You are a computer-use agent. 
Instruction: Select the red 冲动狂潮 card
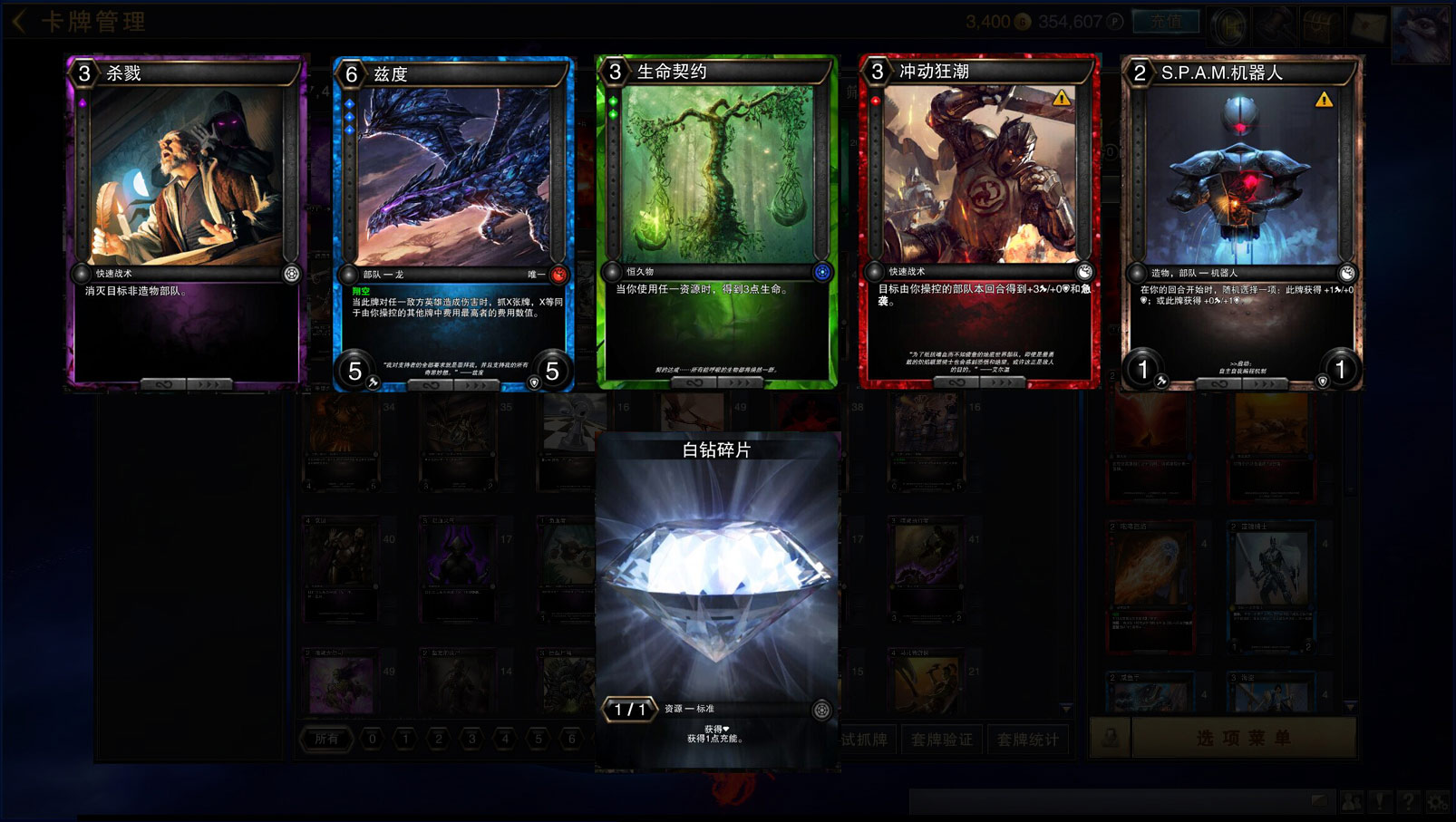pyautogui.click(x=979, y=222)
